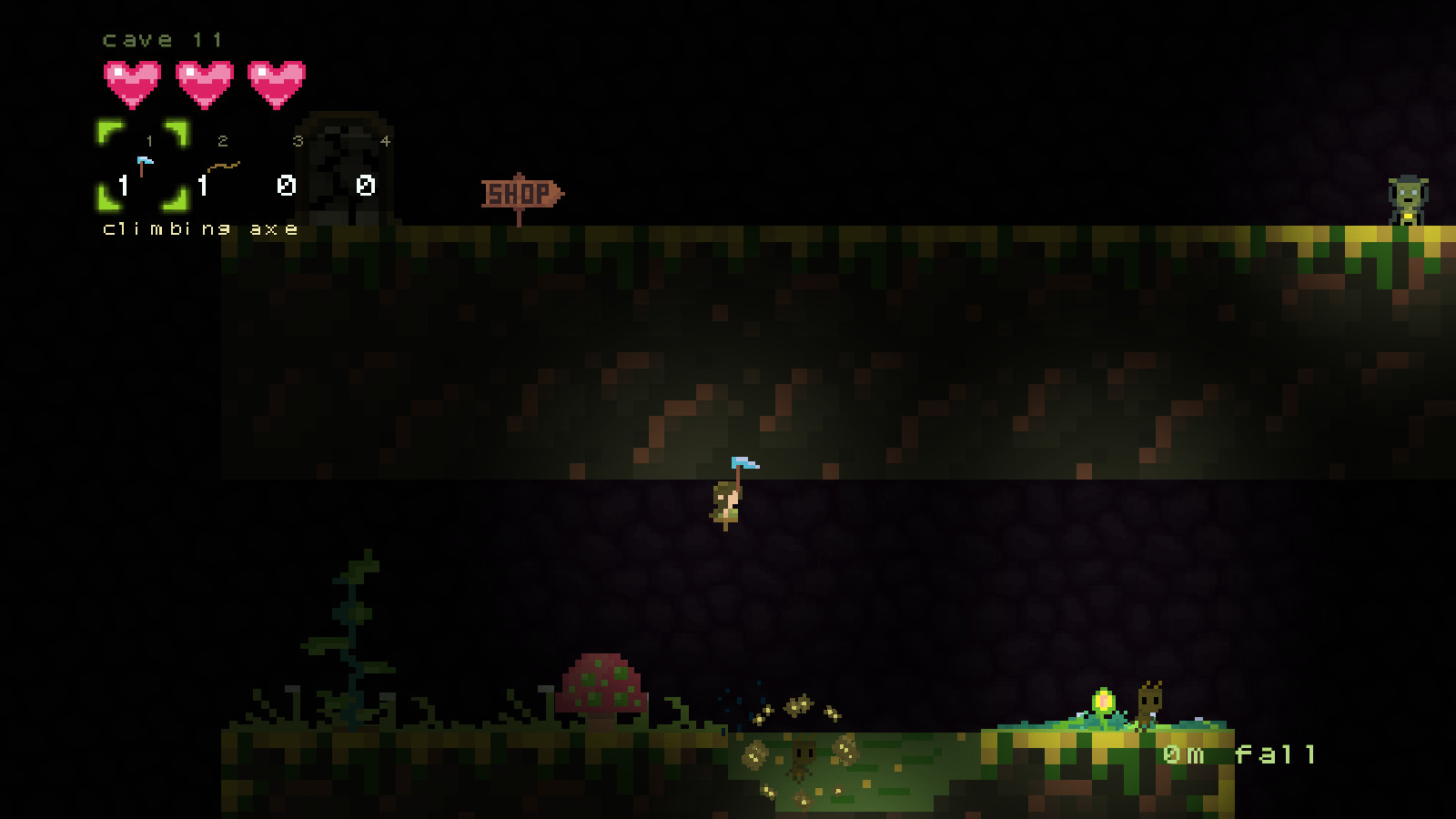Click the 'climbing axe' item label

pos(198,228)
